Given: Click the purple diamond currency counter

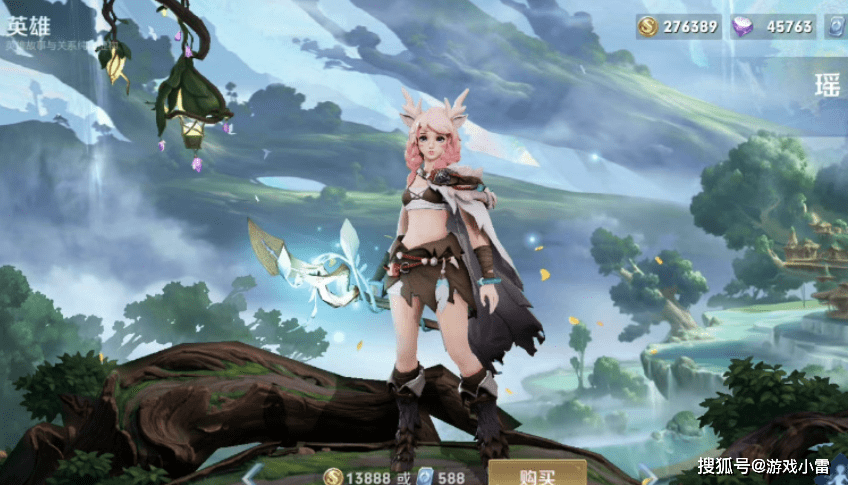Looking at the screenshot, I should (773, 27).
